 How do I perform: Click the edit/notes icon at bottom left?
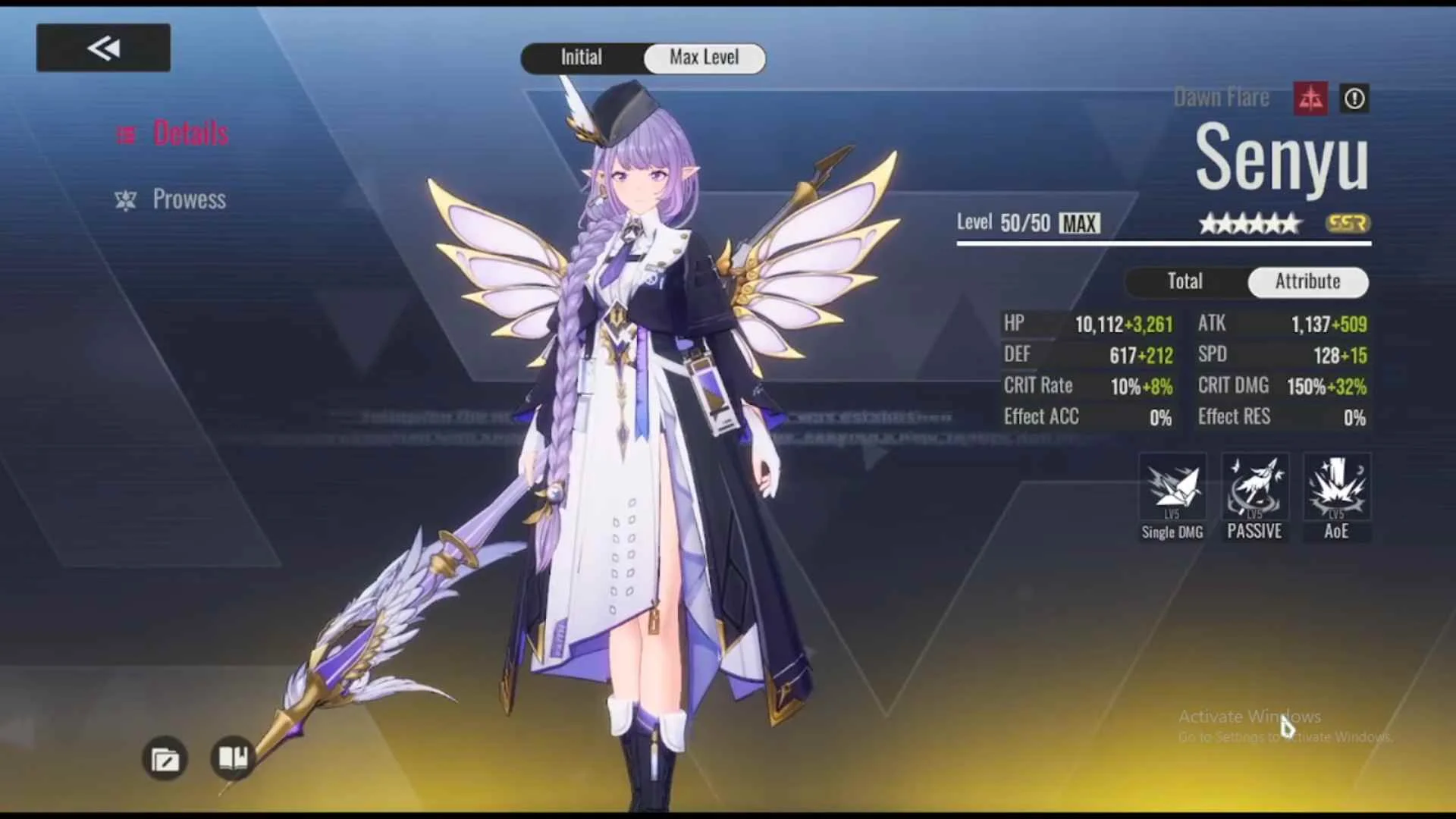[165, 759]
